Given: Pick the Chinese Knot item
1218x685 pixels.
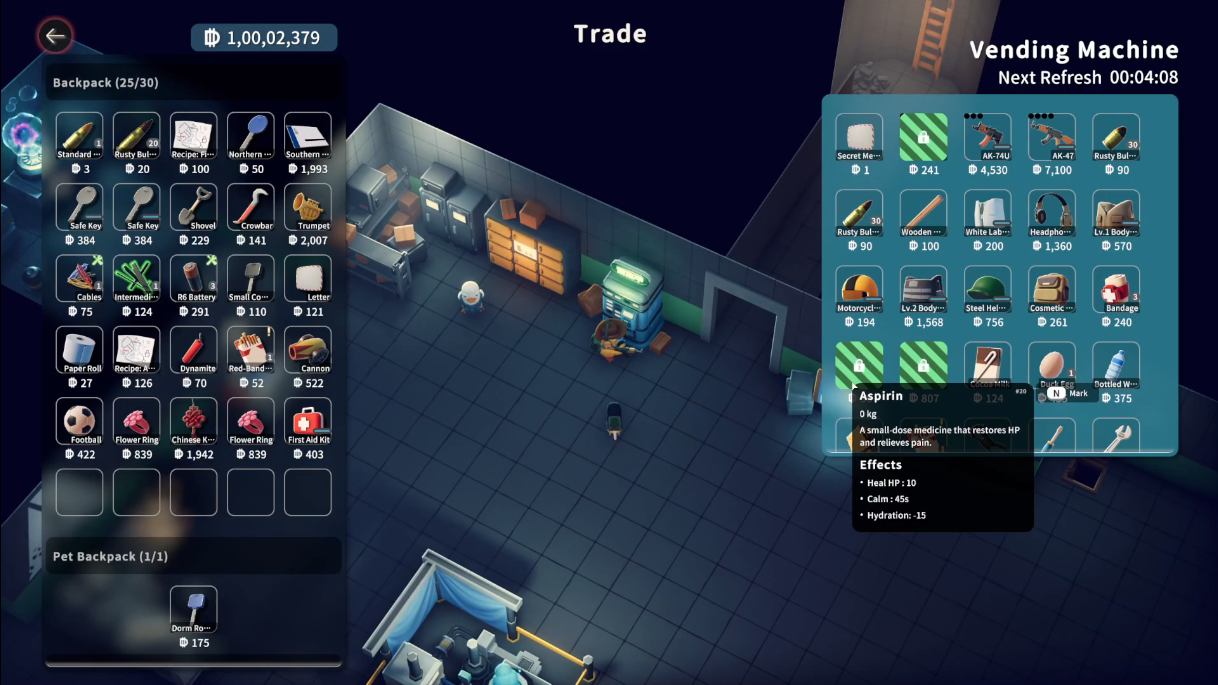Looking at the screenshot, I should 194,422.
